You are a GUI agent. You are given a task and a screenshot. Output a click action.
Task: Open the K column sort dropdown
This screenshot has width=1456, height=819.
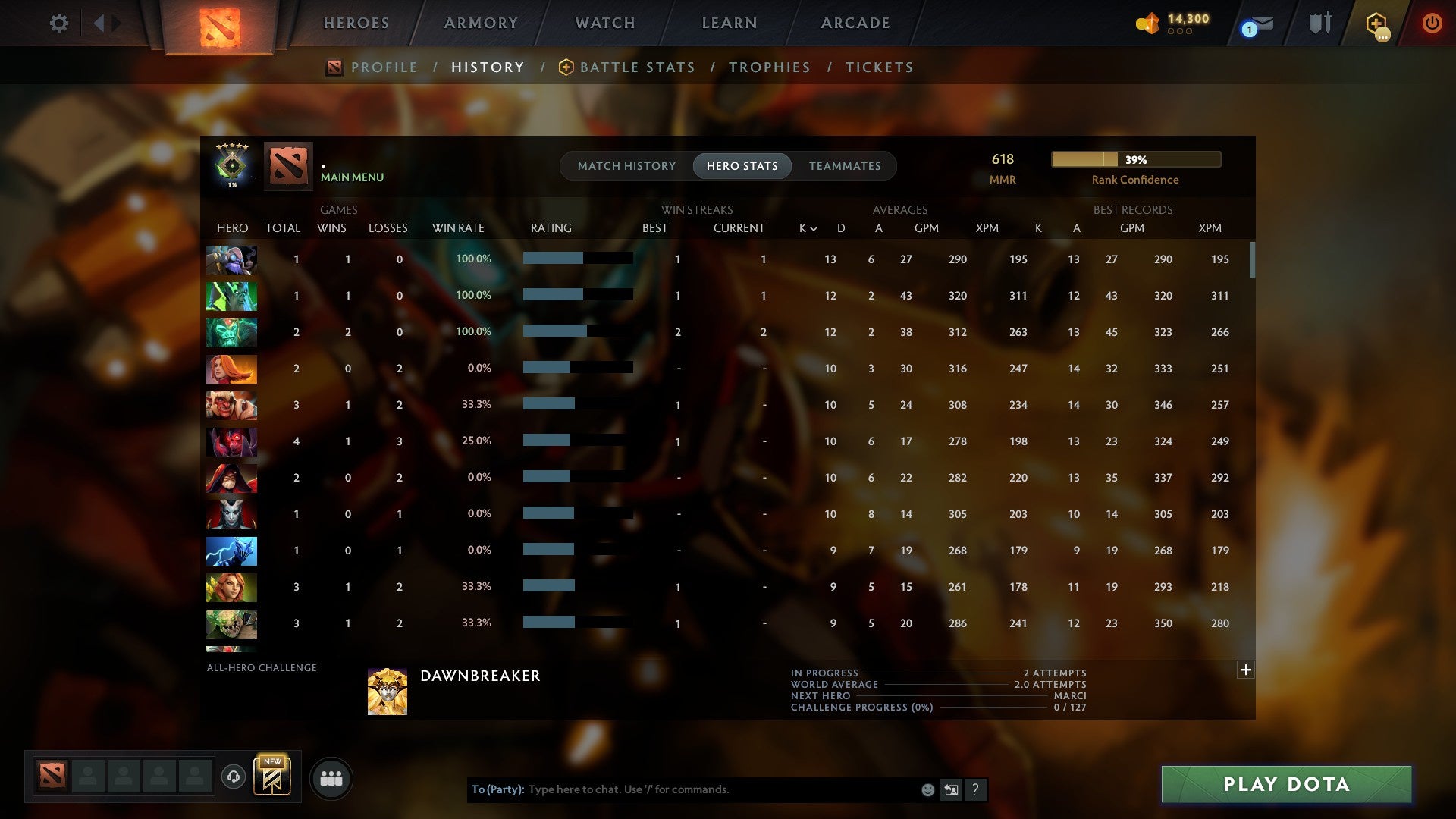coord(806,227)
